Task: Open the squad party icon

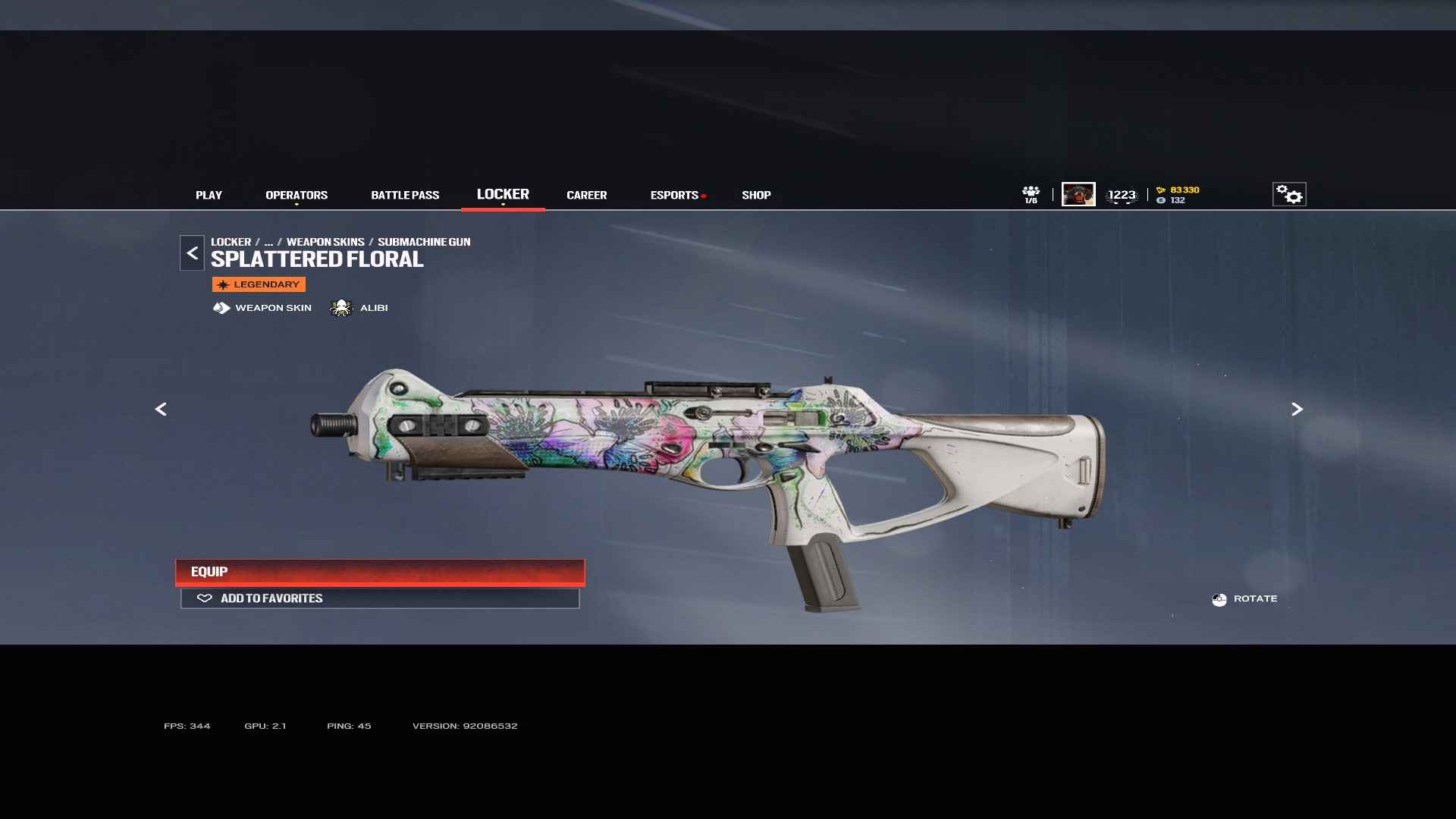Action: pos(1031,194)
